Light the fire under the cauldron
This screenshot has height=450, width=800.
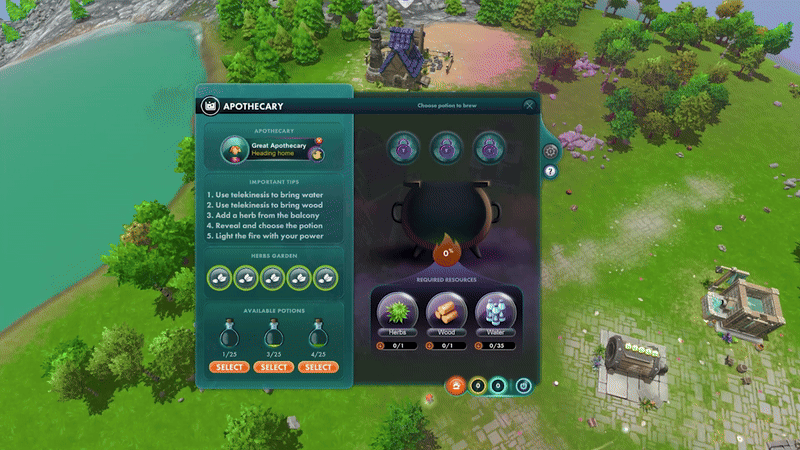[x=446, y=251]
